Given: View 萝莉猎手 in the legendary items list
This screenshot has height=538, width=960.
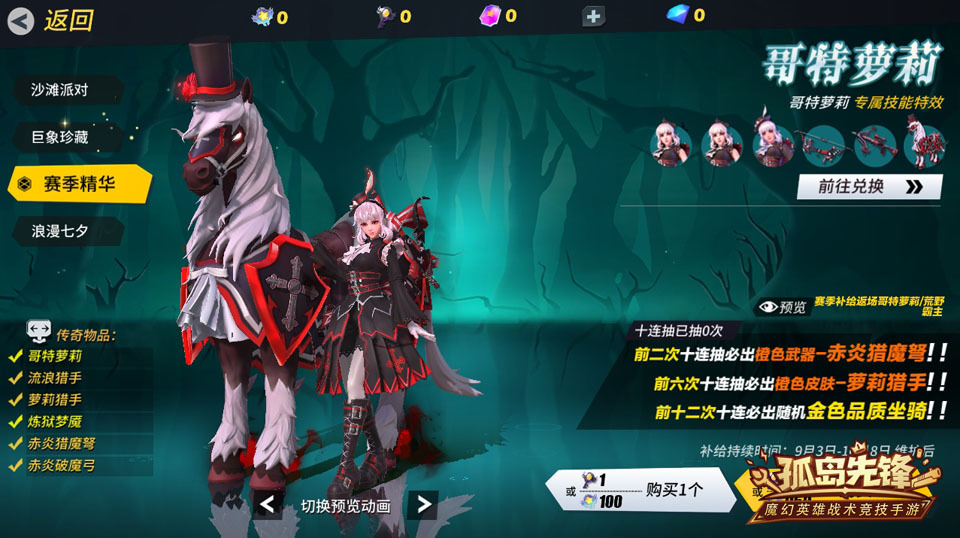Looking at the screenshot, I should pos(56,399).
